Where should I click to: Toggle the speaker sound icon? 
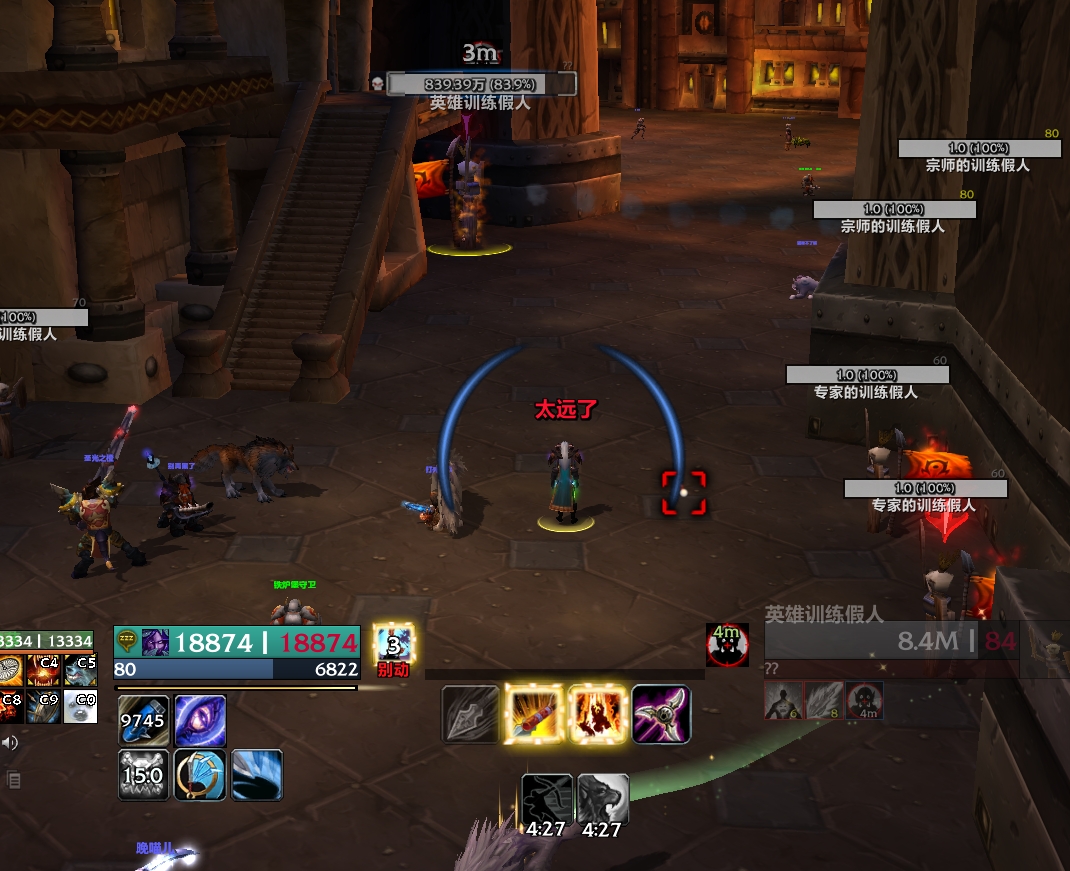click(x=10, y=742)
